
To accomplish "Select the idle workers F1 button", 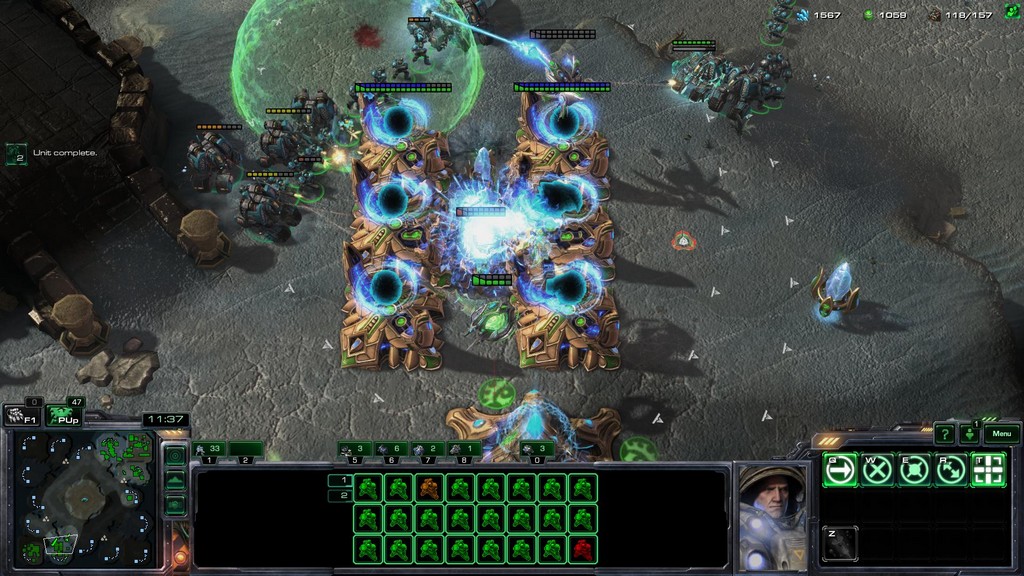I will (22, 416).
